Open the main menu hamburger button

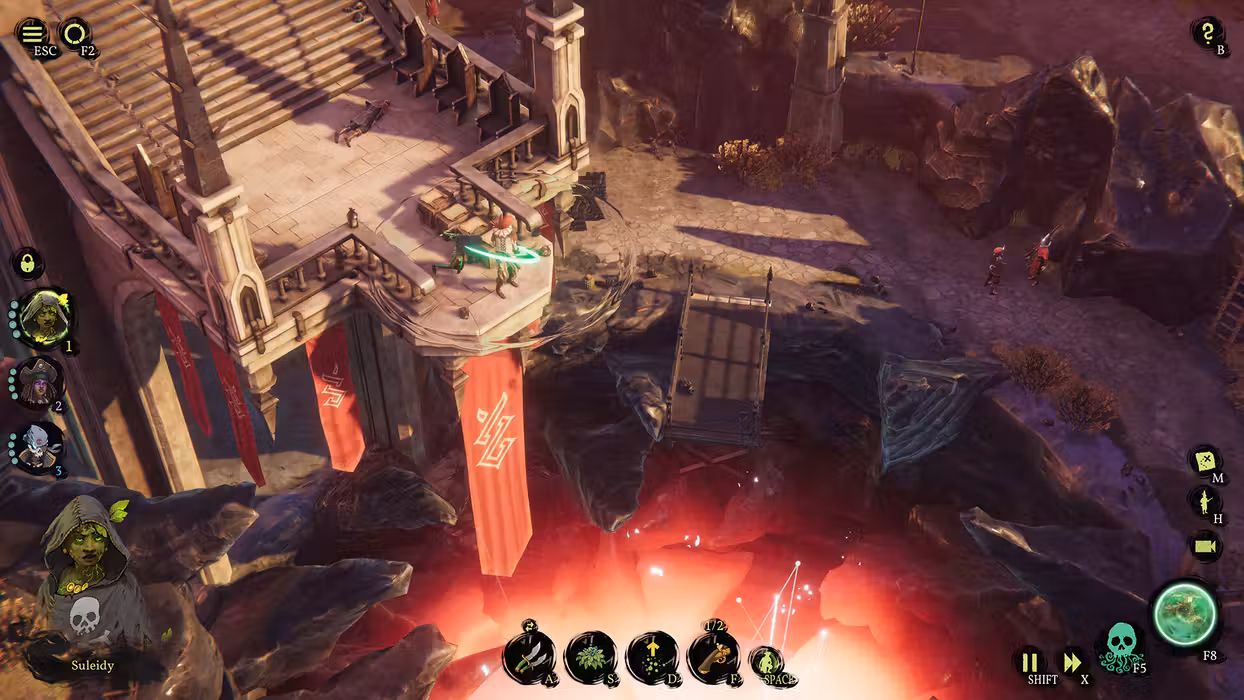pos(33,33)
